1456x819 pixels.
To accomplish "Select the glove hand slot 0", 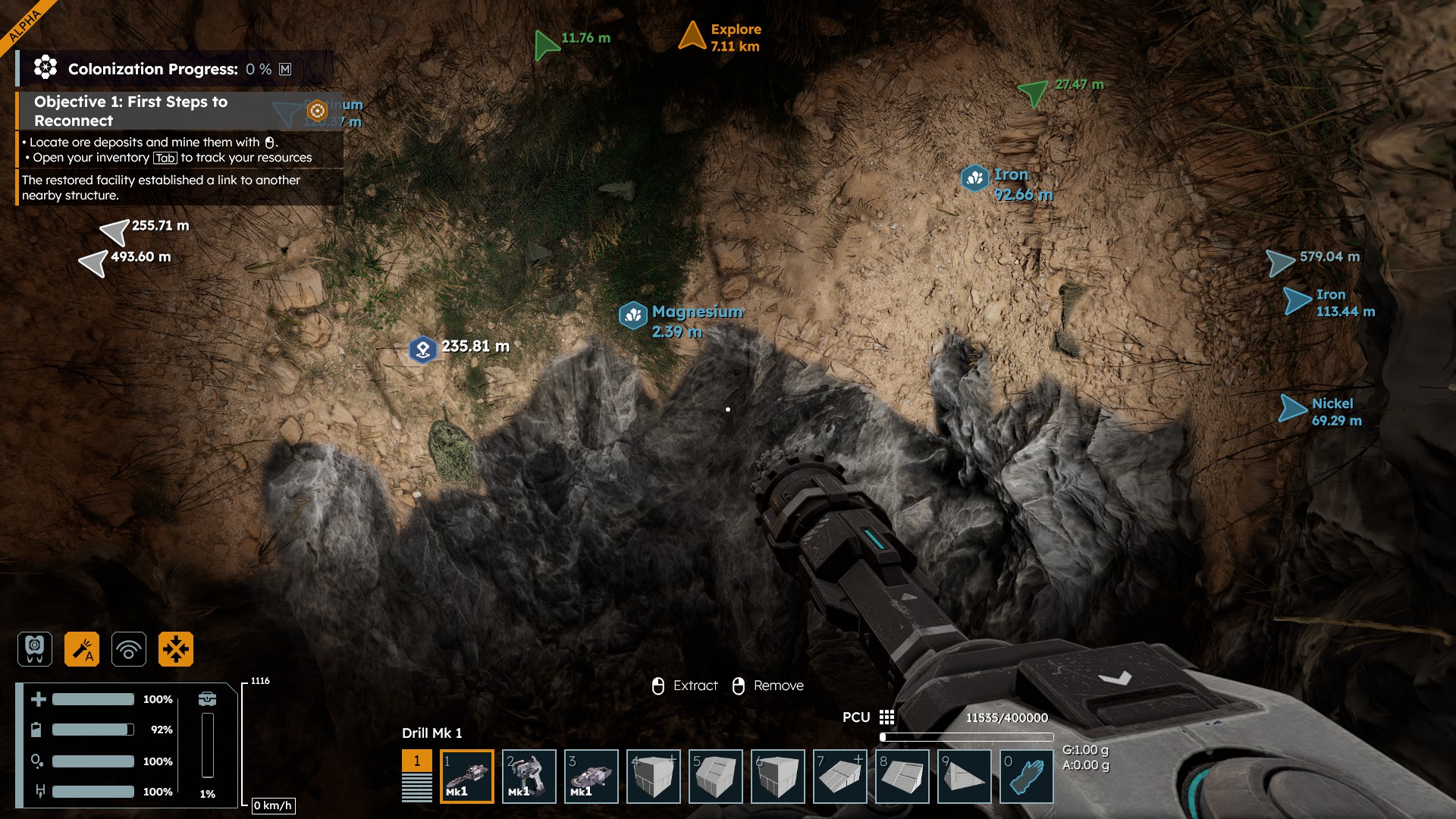I will tap(1026, 776).
